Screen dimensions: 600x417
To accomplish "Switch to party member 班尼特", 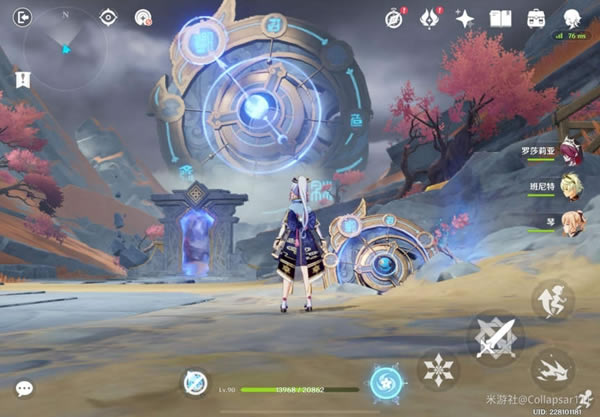I will 570,186.
